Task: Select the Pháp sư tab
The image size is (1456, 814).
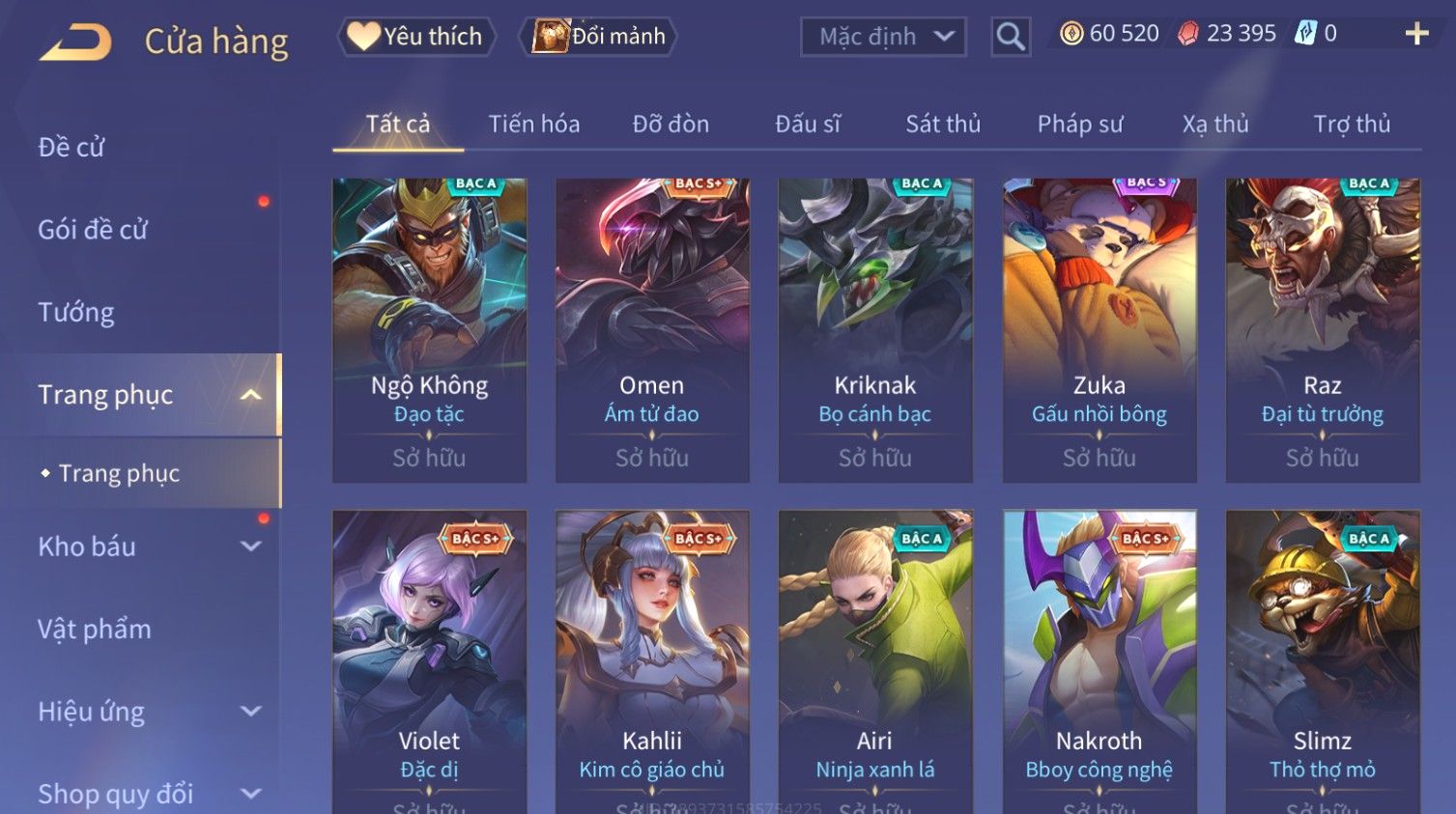Action: [1079, 124]
